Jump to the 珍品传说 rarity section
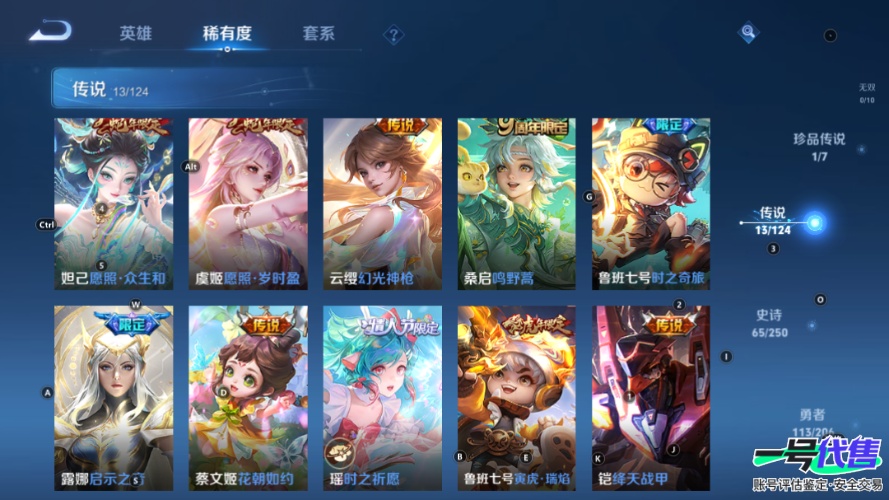Image resolution: width=889 pixels, height=500 pixels. [819, 146]
